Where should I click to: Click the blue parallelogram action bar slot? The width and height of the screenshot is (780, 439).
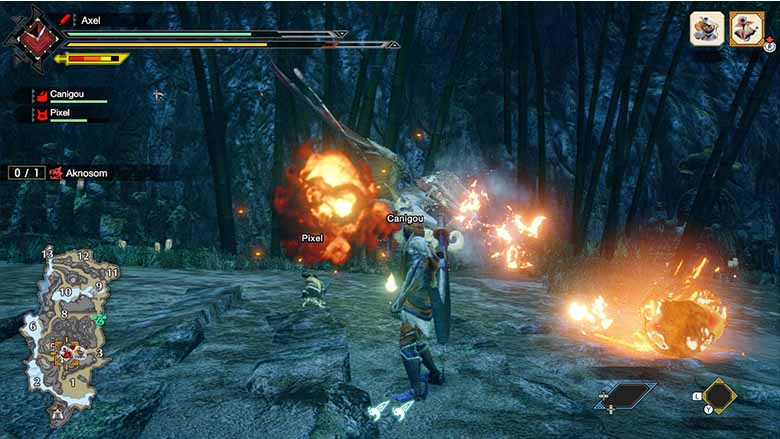coord(625,395)
